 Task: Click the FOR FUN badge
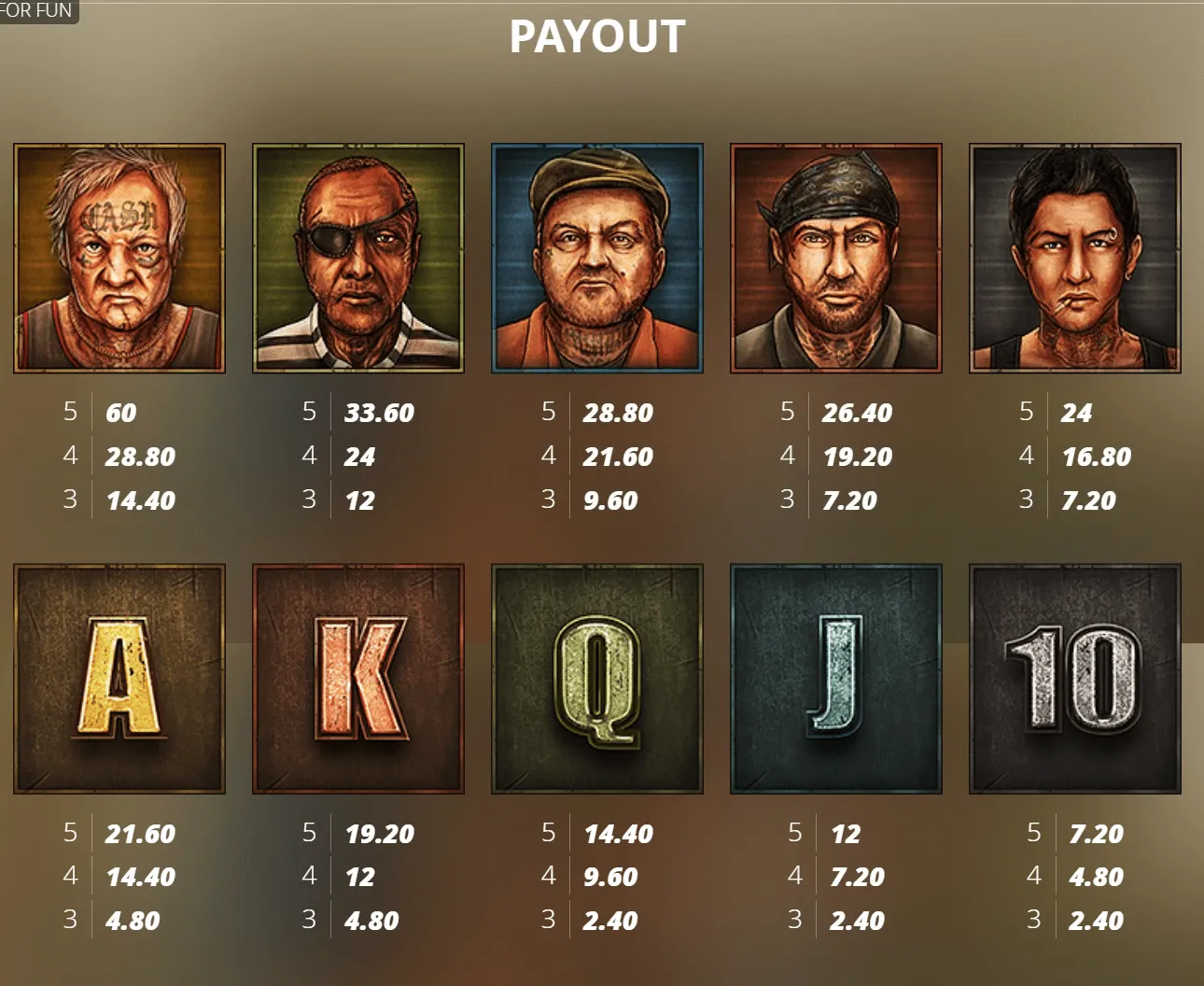coord(39,11)
